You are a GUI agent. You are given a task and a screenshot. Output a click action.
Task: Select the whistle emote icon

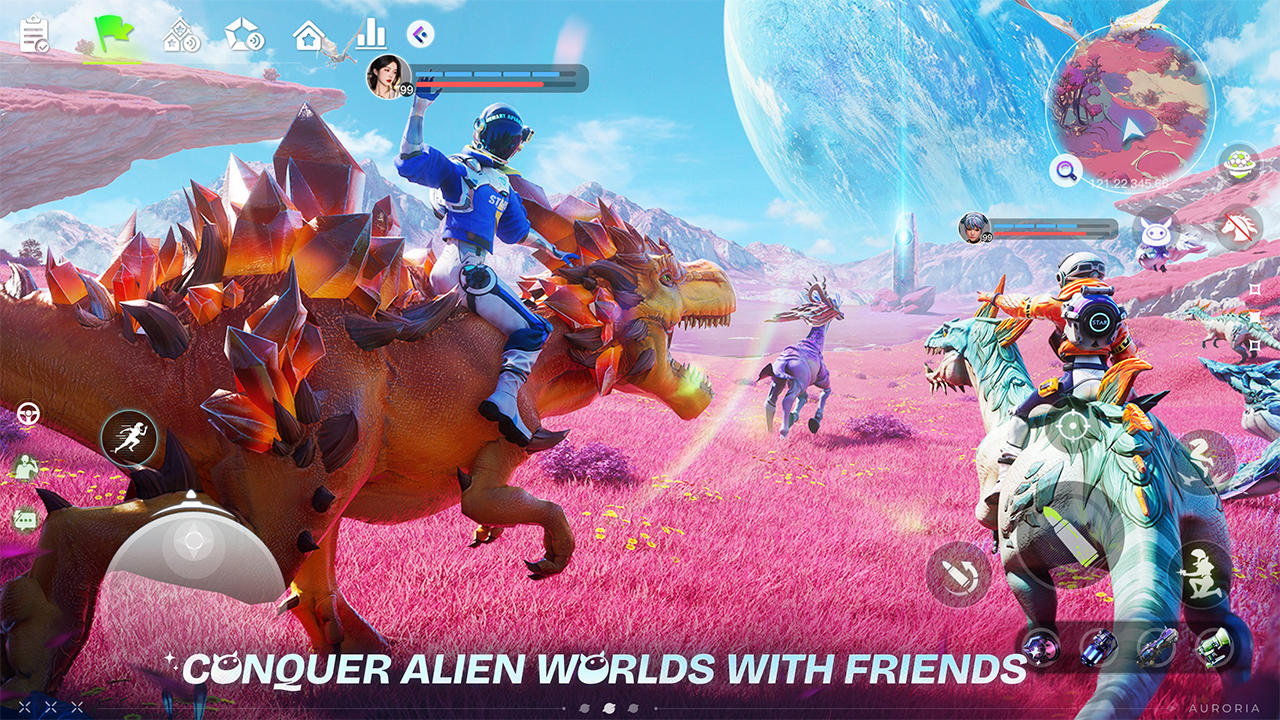(25, 467)
